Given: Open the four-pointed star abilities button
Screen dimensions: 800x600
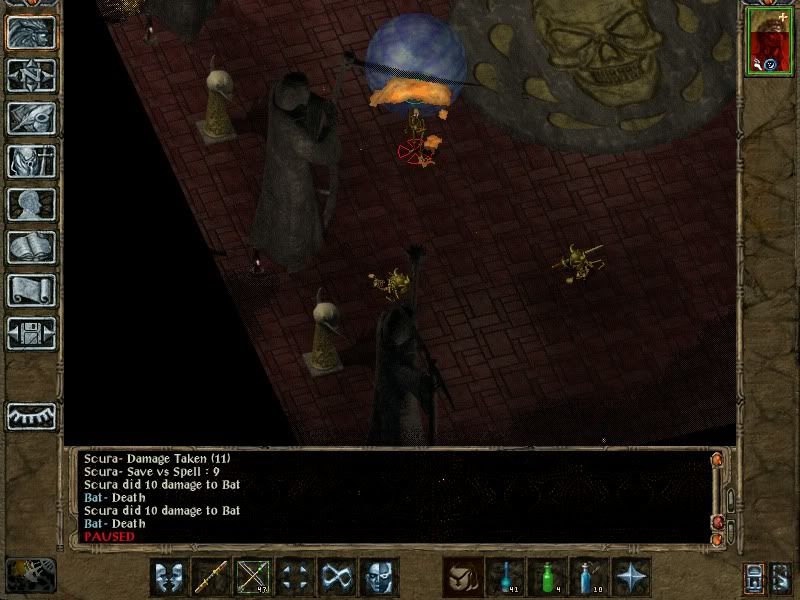Looking at the screenshot, I should pos(631,577).
